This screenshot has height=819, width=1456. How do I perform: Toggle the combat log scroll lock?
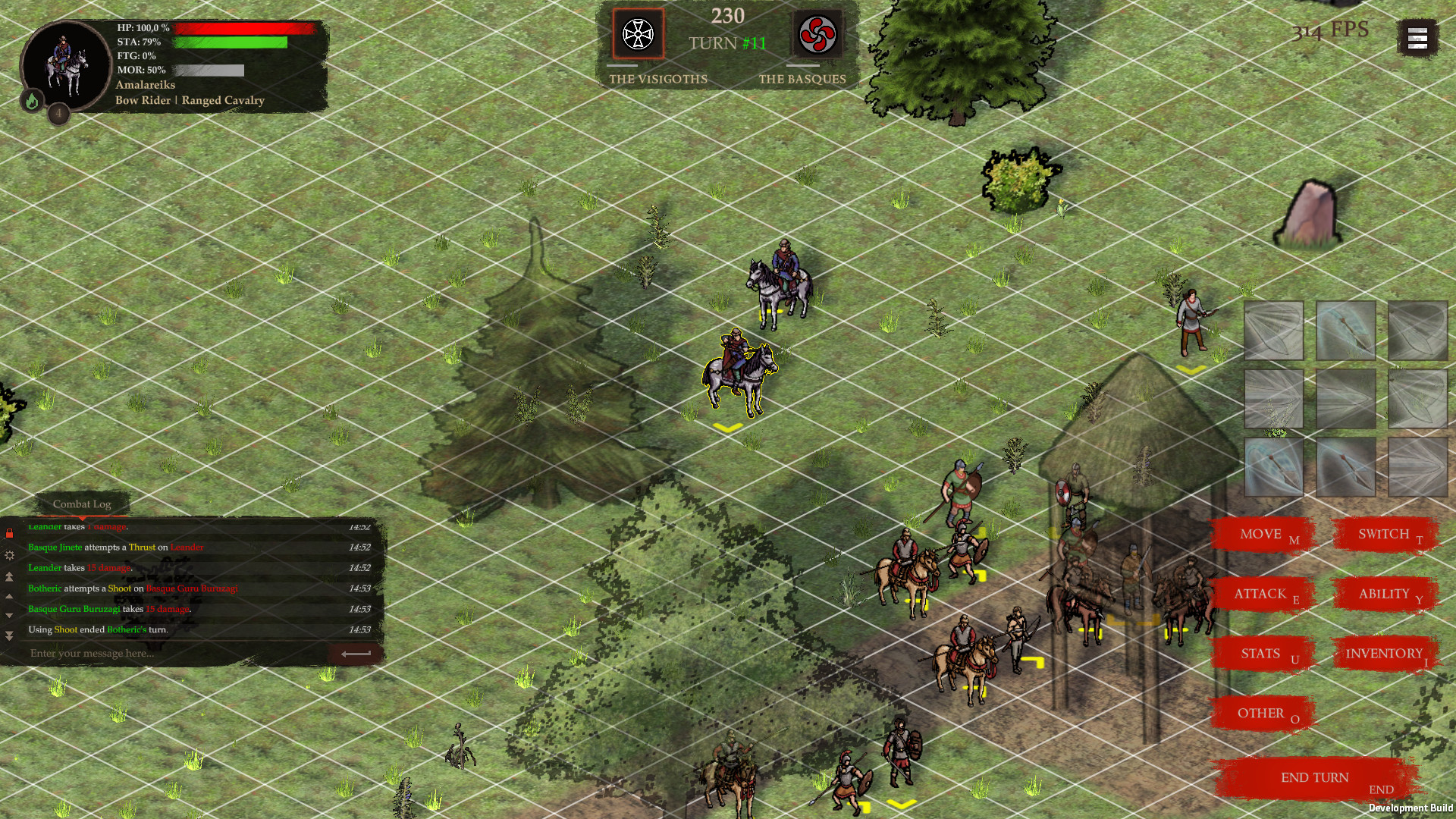pos(10,532)
